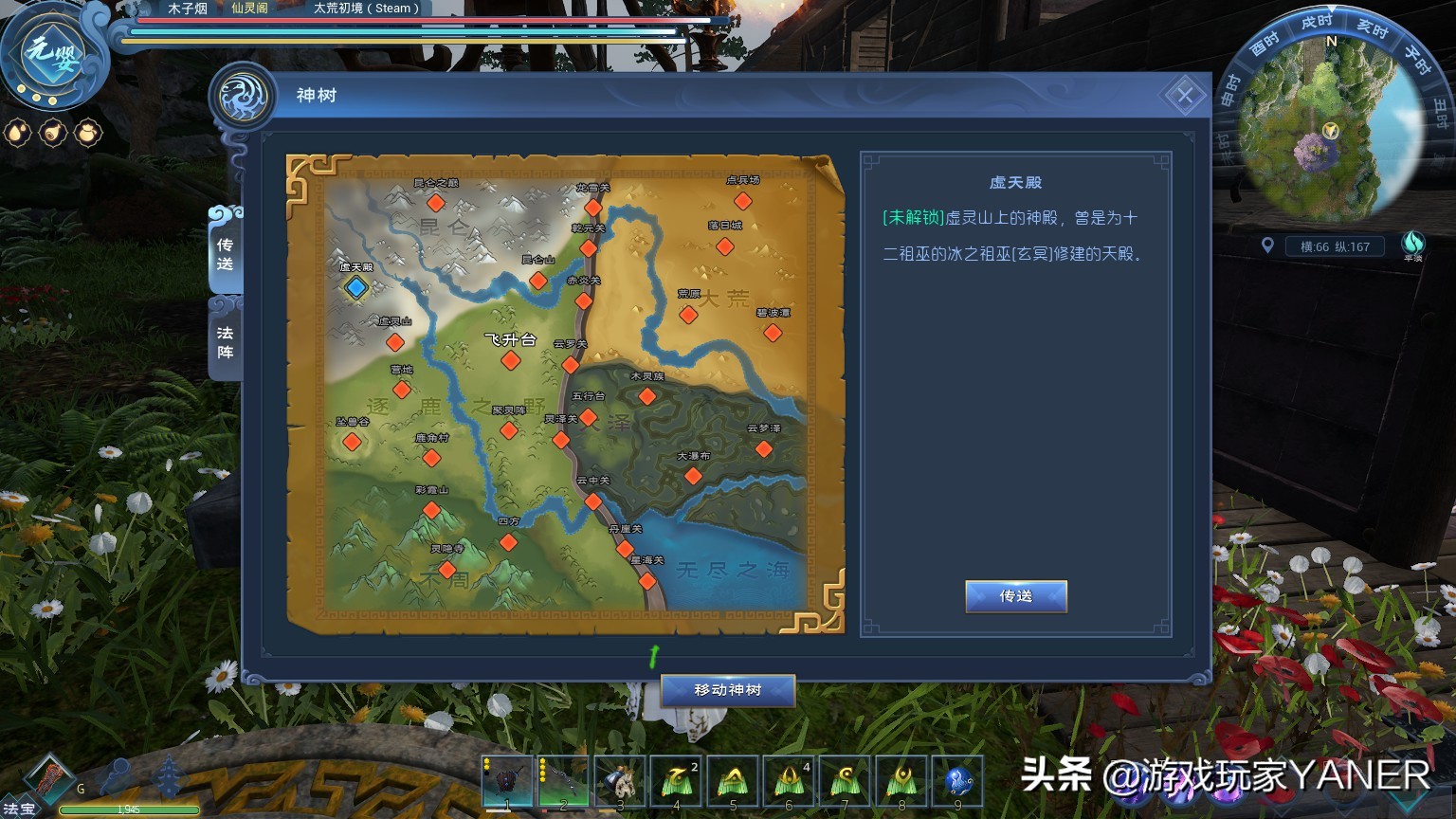Select the water drop consumable icon
The width and height of the screenshot is (1456, 819).
coord(16,133)
